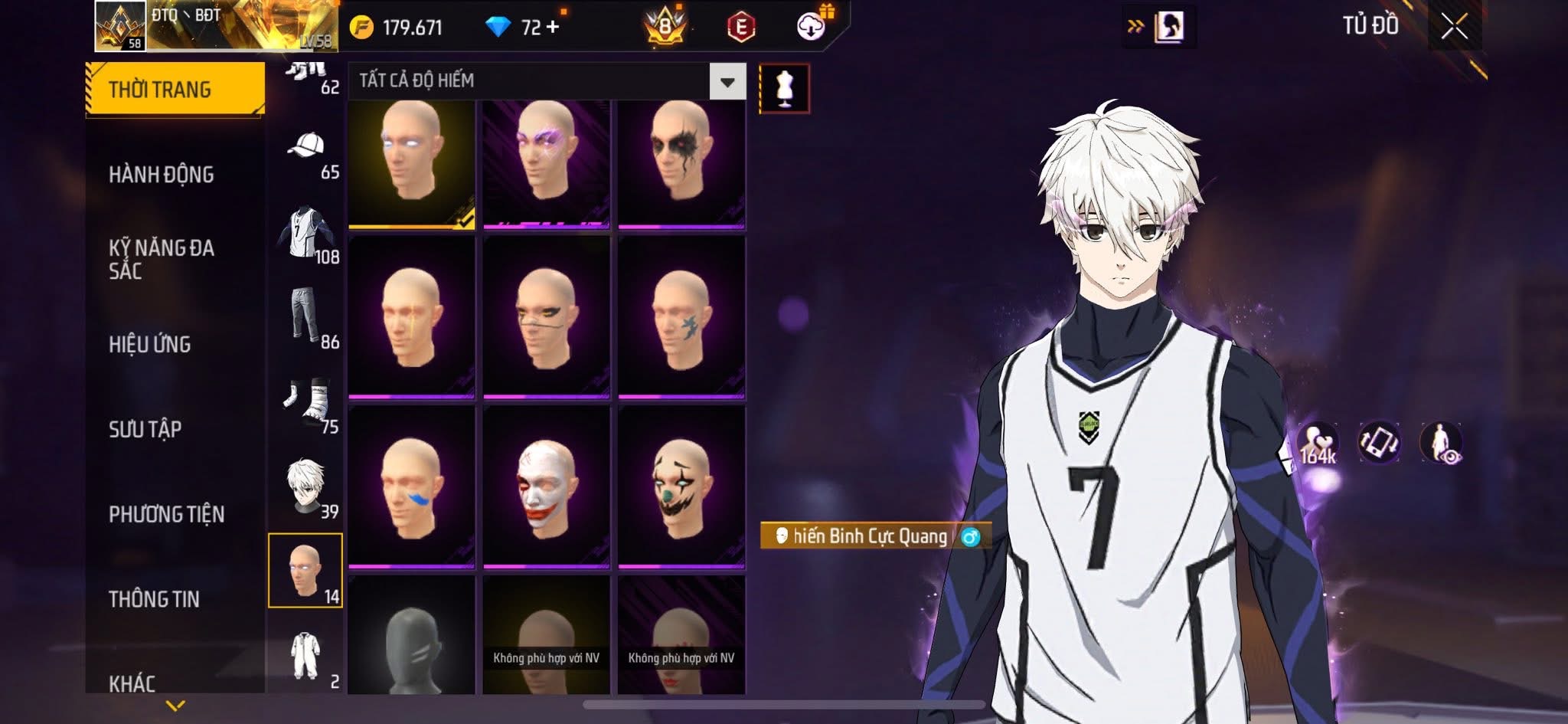The height and width of the screenshot is (724, 1568).
Task: Open the HÀNH ĐỘNG section
Action: pos(161,175)
